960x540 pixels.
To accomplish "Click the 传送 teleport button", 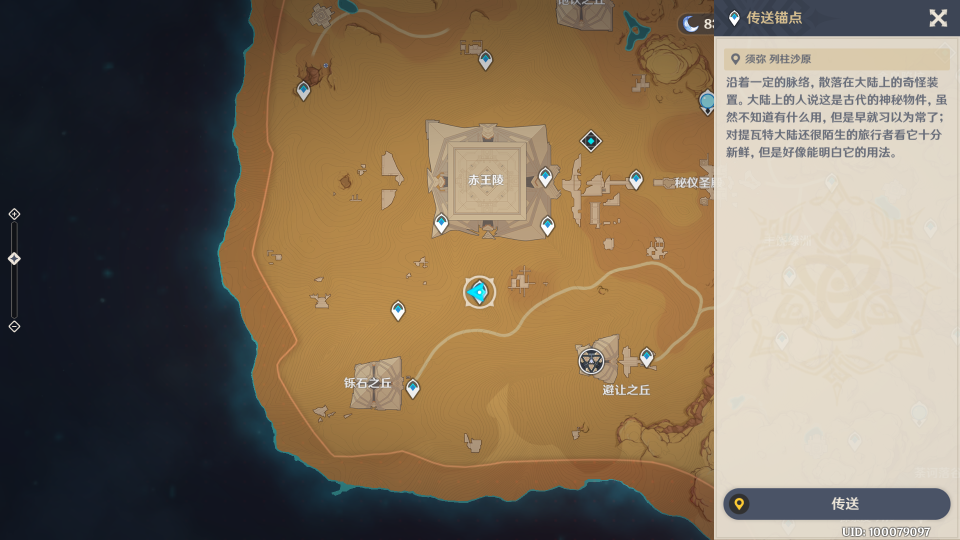I will [x=836, y=504].
